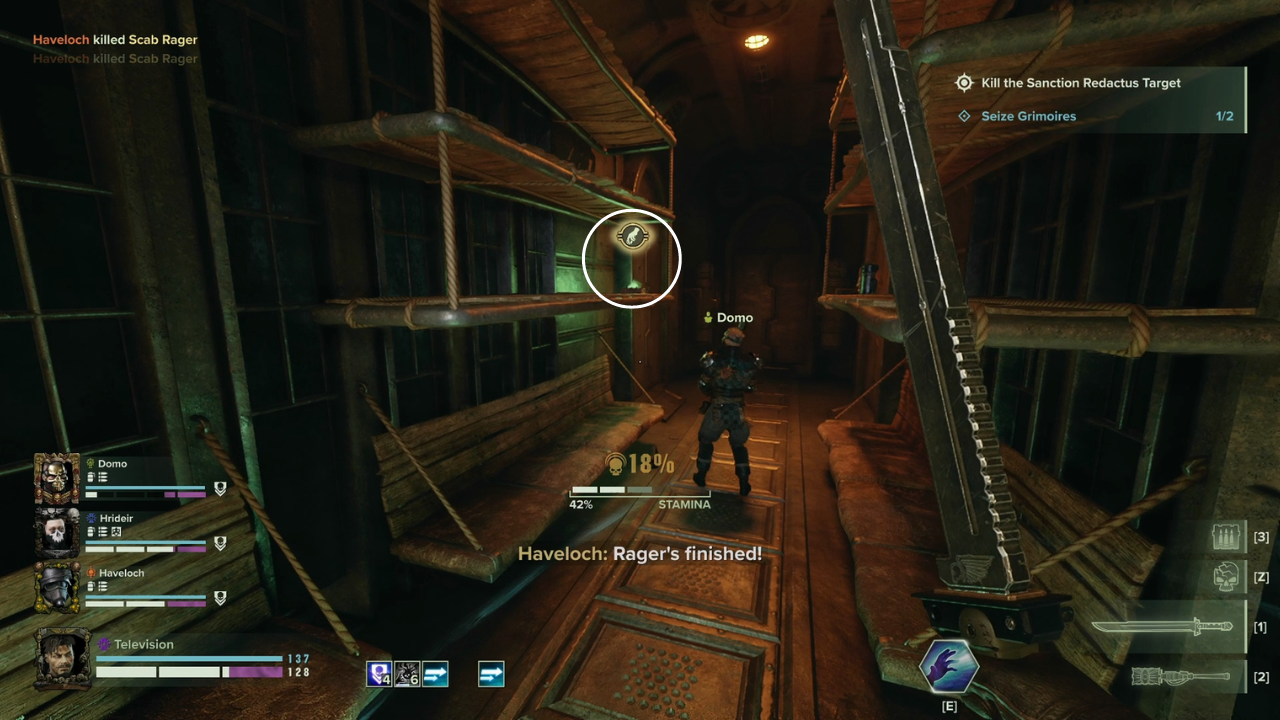This screenshot has width=1280, height=720.
Task: Select Hrideir's party frame portrait
Action: coord(57,532)
